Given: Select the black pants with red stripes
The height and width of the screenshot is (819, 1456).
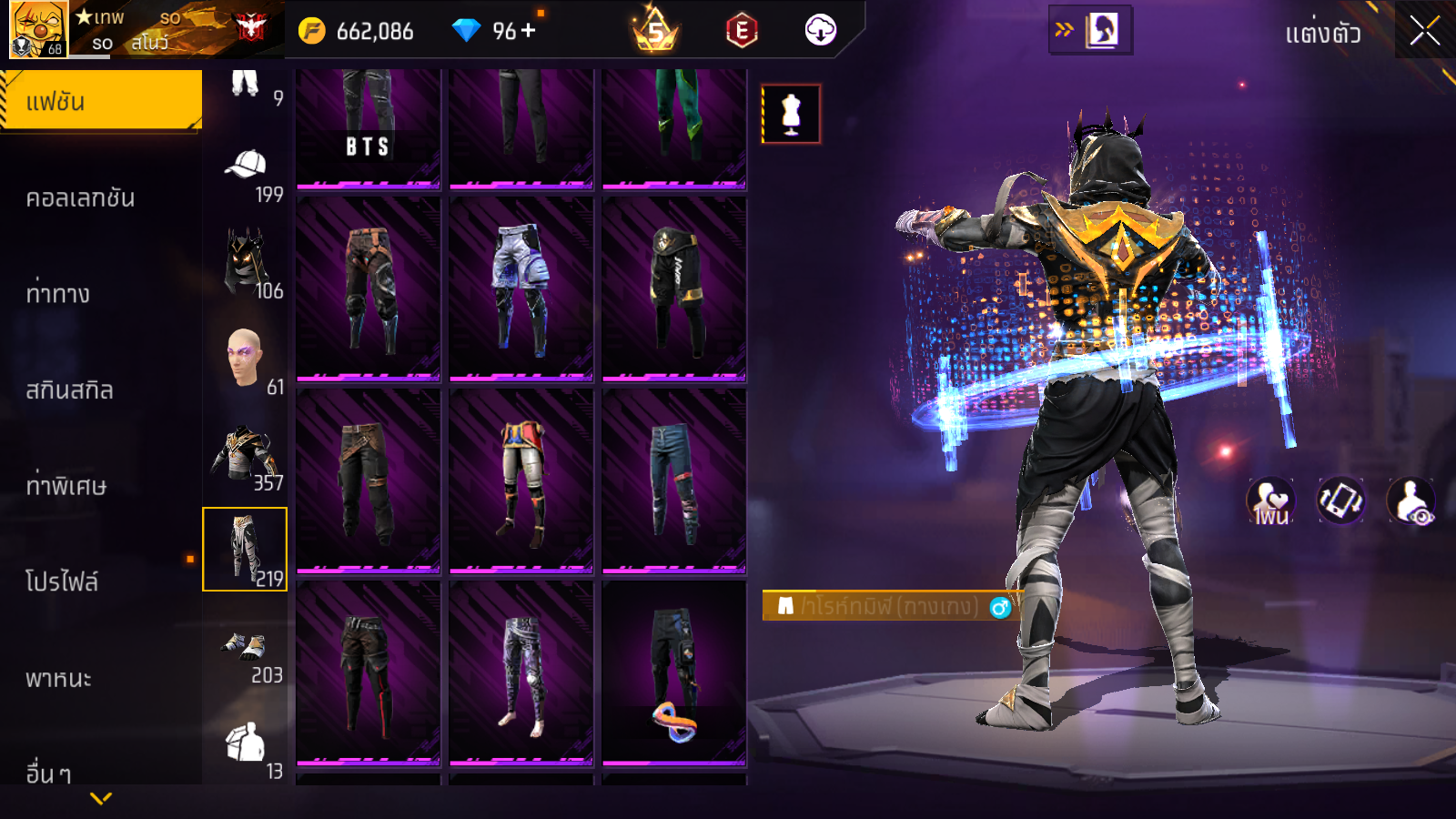Looking at the screenshot, I should 369,672.
